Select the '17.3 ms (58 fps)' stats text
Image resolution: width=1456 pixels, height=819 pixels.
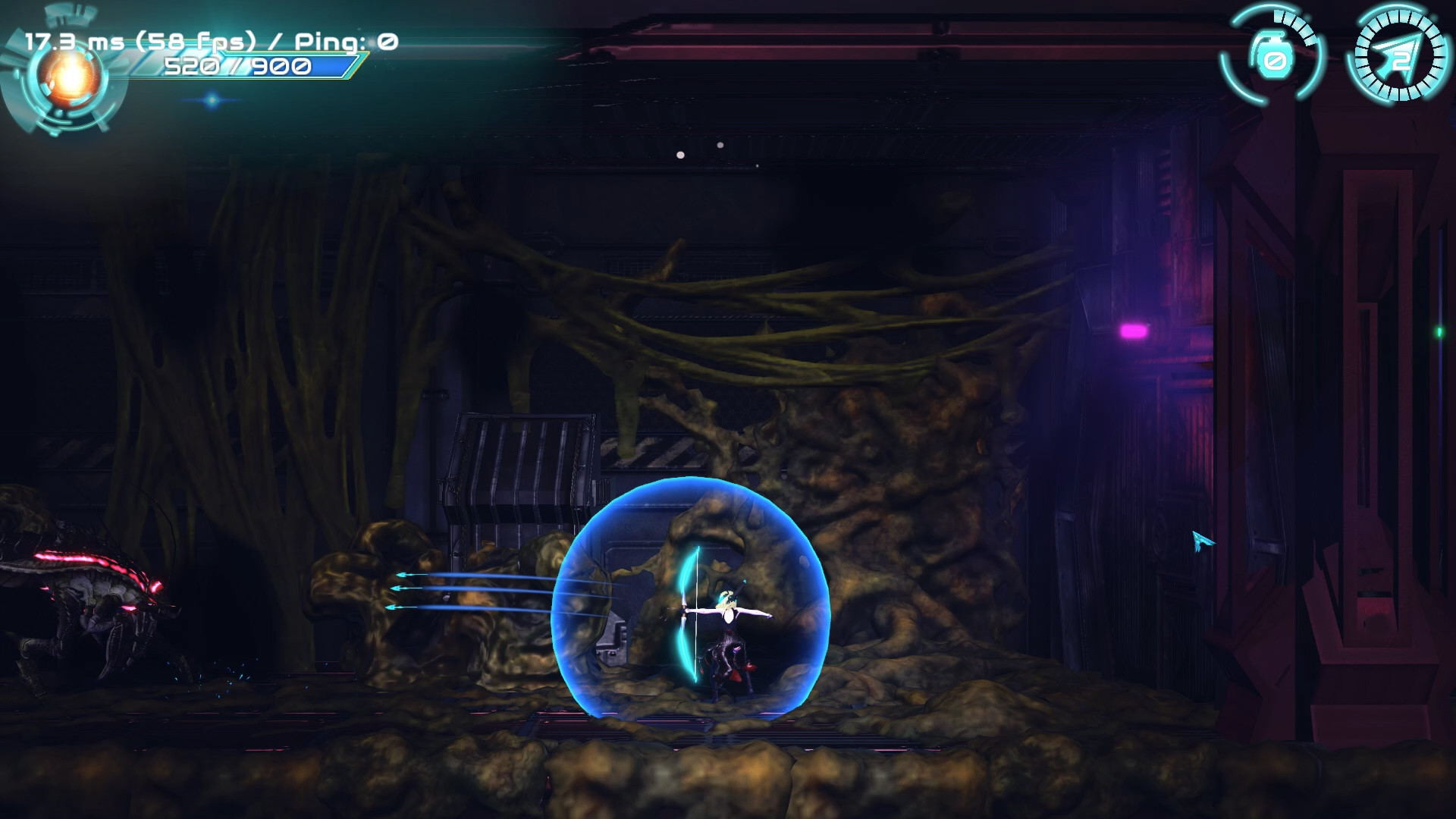(x=139, y=42)
